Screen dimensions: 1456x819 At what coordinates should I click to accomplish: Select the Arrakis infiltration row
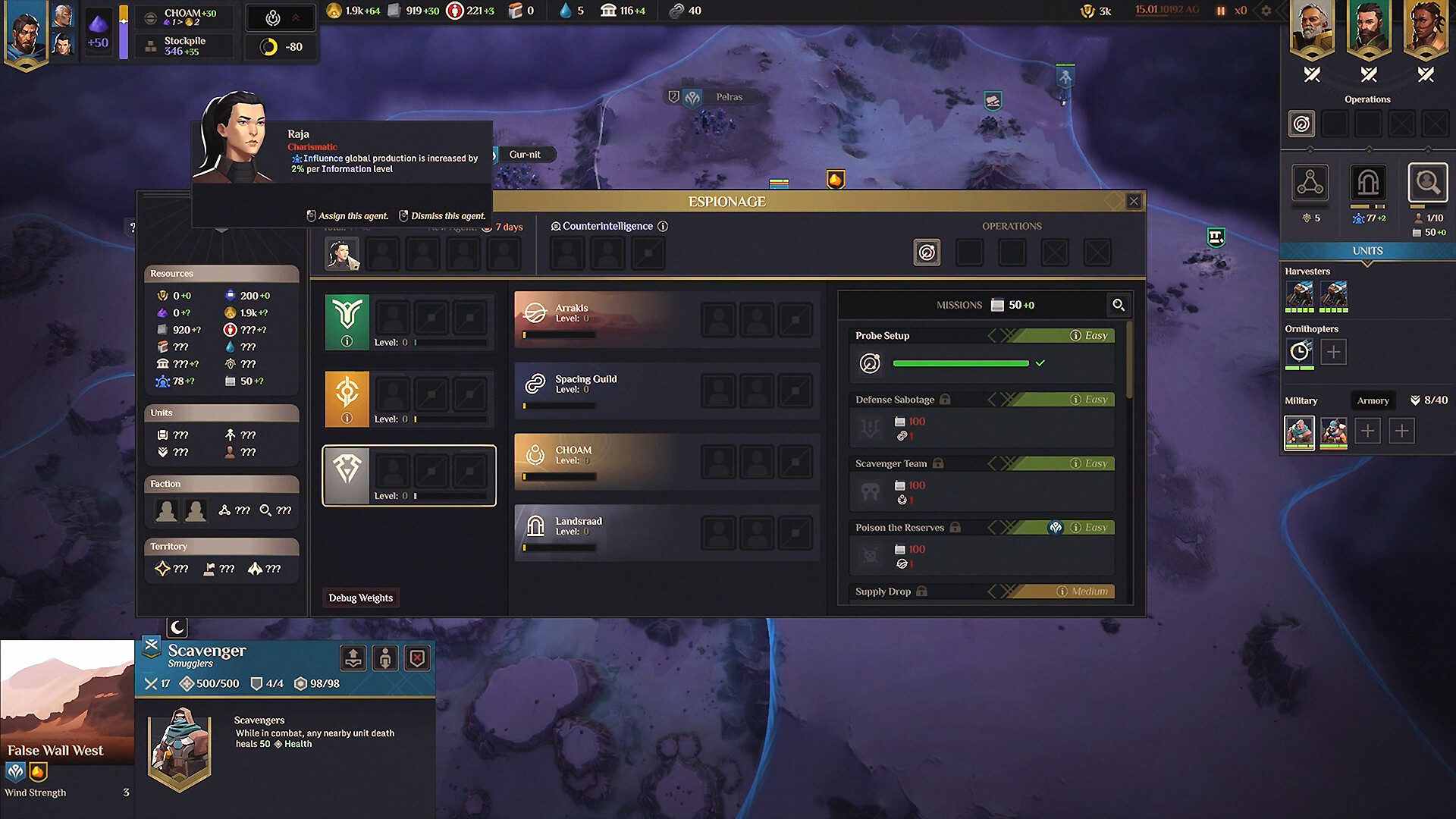[607, 318]
